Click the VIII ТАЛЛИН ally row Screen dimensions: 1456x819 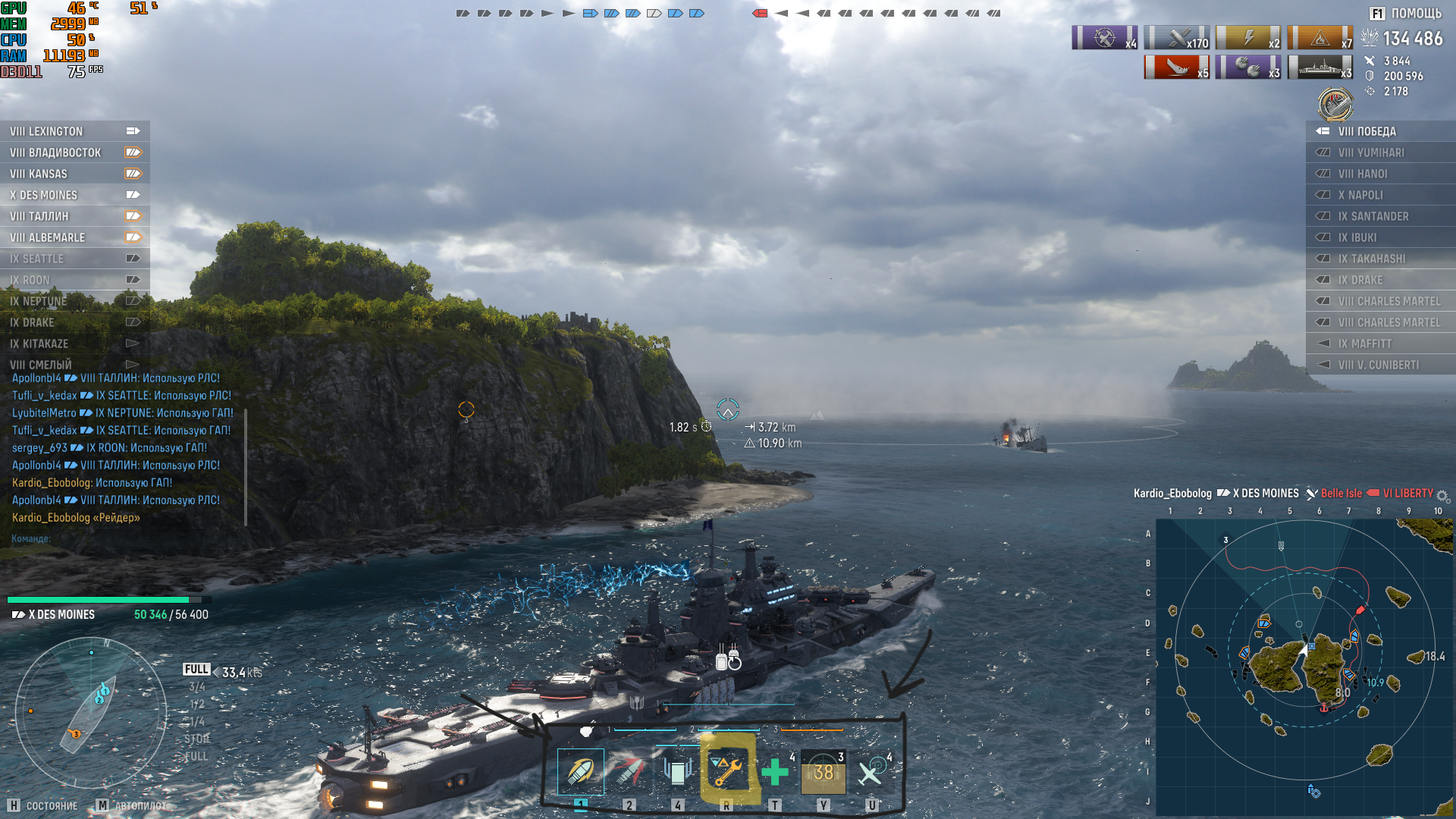pos(74,216)
